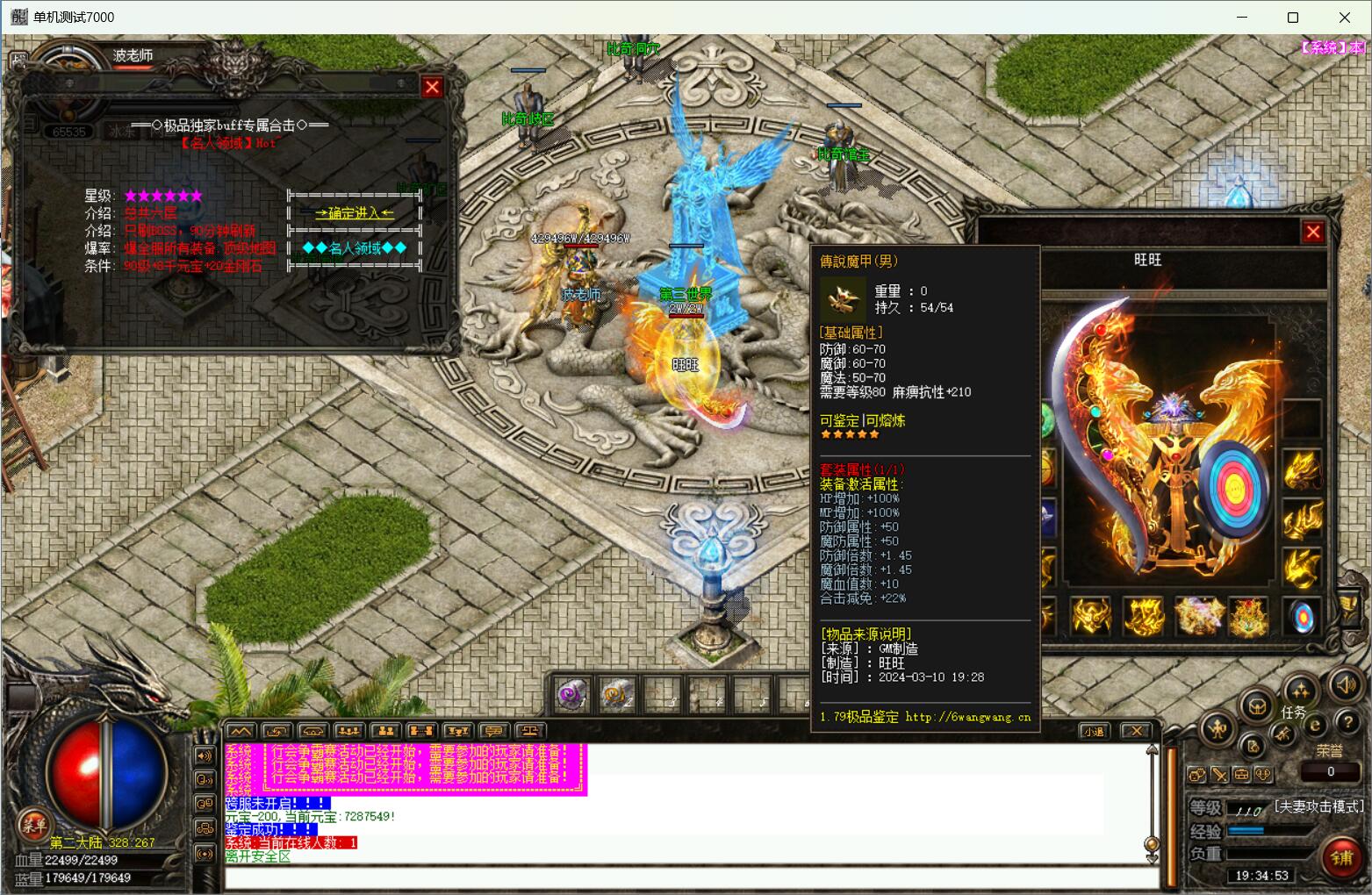Toggle the sound speaker icon
Screen dimensions: 1372x895
(x=1345, y=684)
